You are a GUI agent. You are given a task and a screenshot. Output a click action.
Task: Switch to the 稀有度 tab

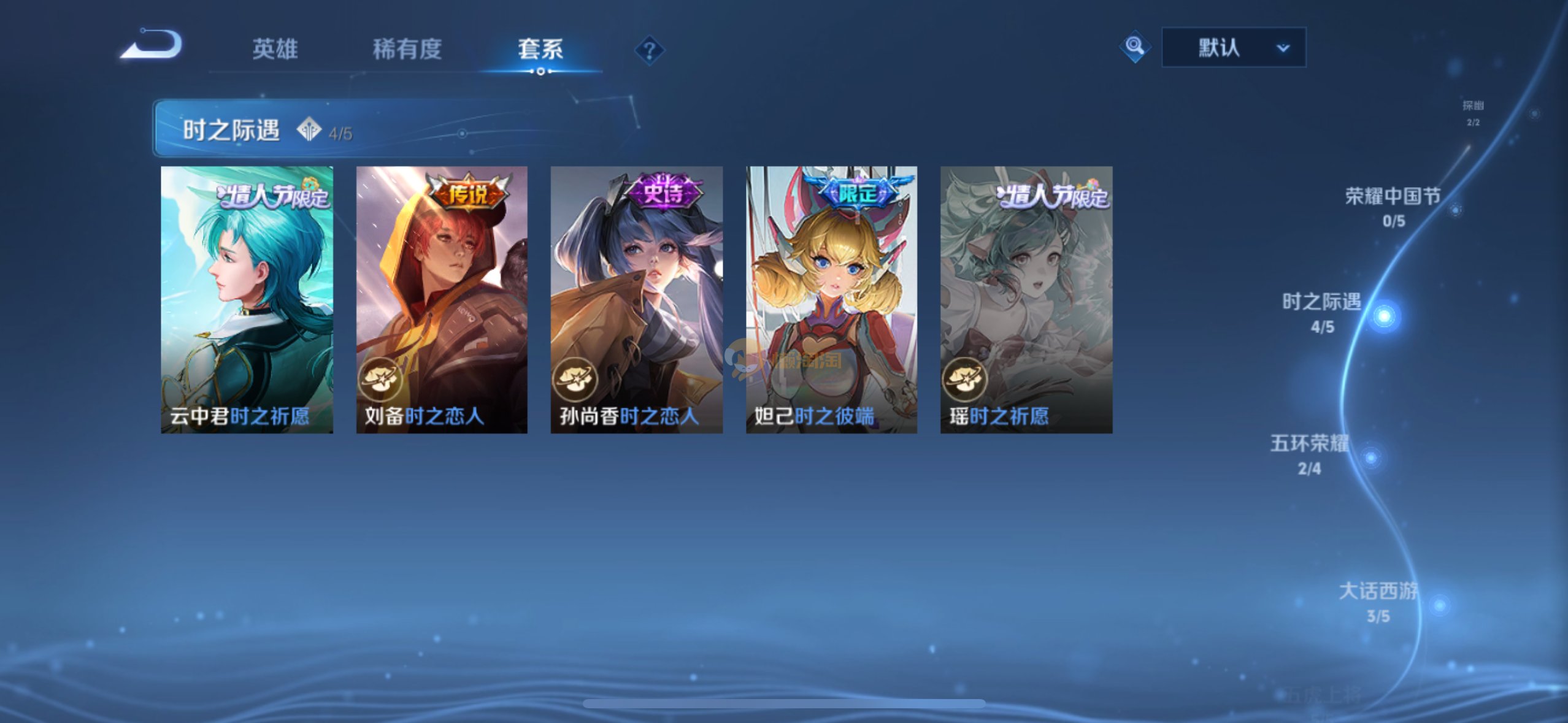pos(407,49)
